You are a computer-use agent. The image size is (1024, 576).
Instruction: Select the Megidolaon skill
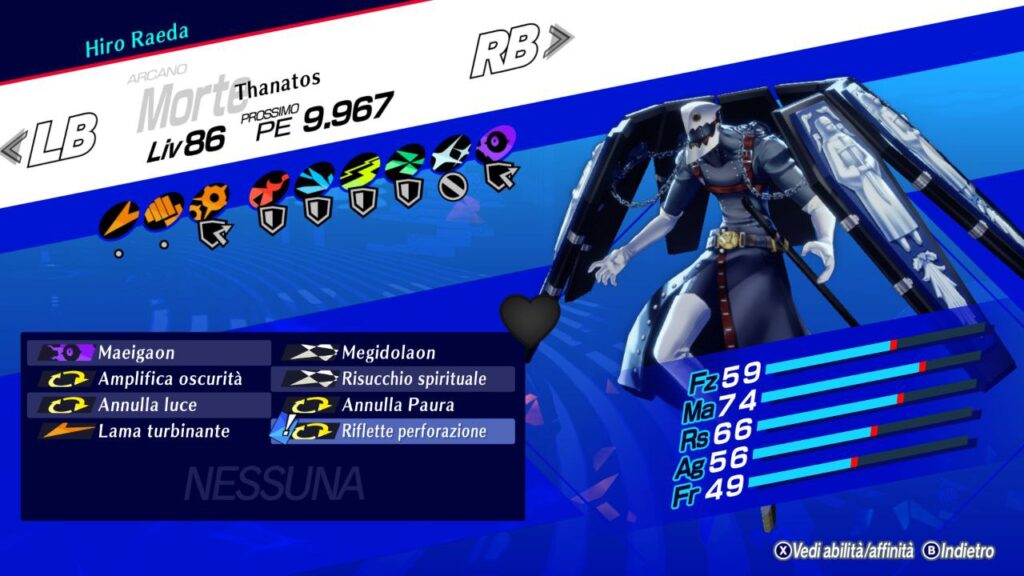click(394, 353)
